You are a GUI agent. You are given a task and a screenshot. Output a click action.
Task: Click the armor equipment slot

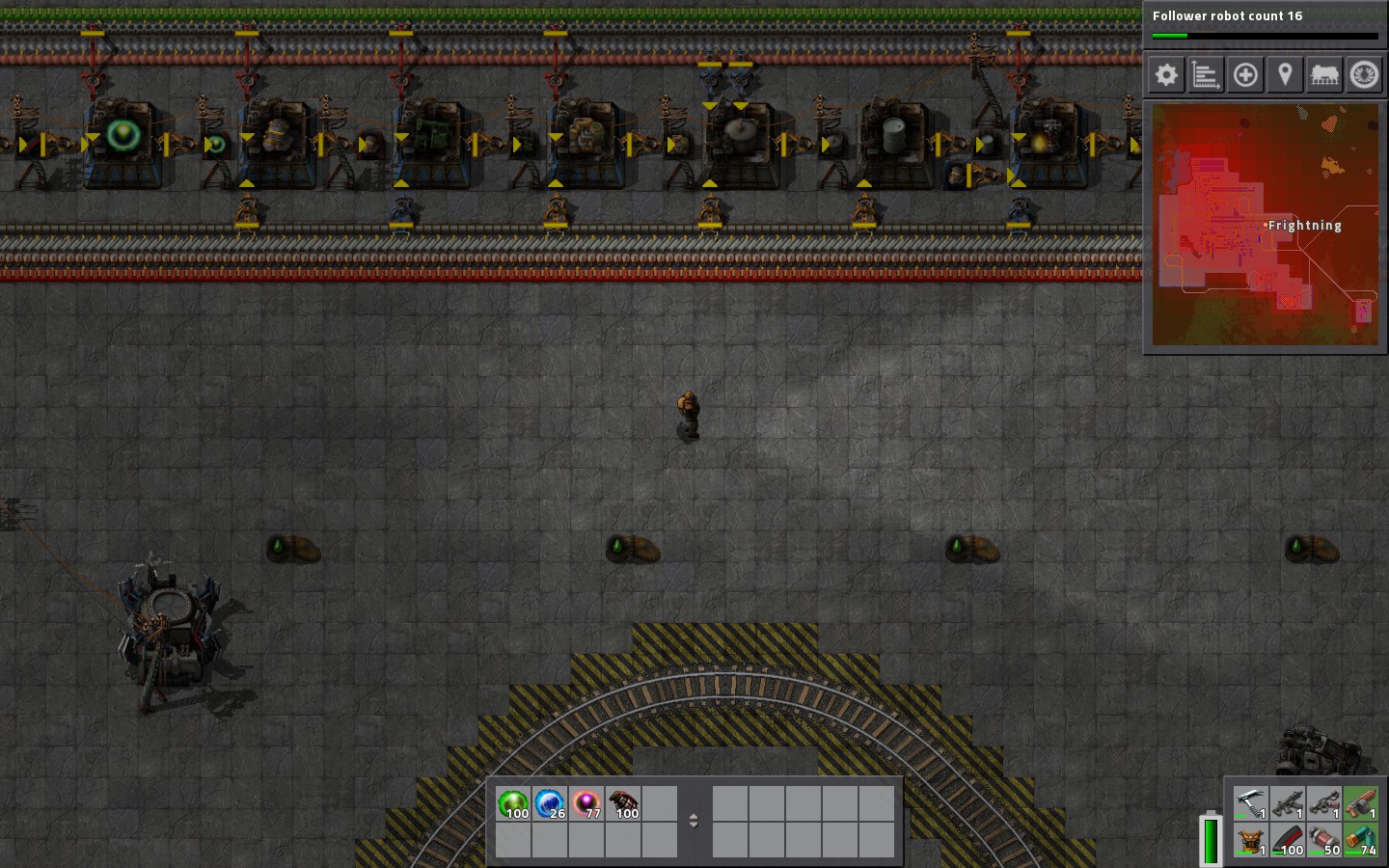(x=1251, y=840)
